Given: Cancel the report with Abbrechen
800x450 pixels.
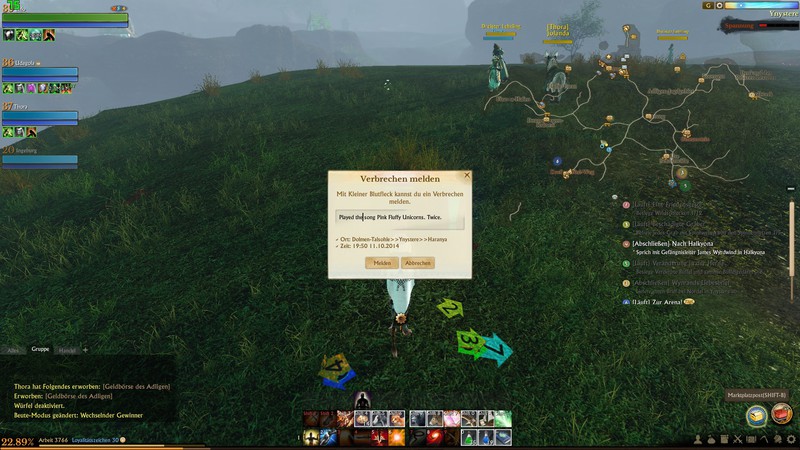Looking at the screenshot, I should point(418,263).
